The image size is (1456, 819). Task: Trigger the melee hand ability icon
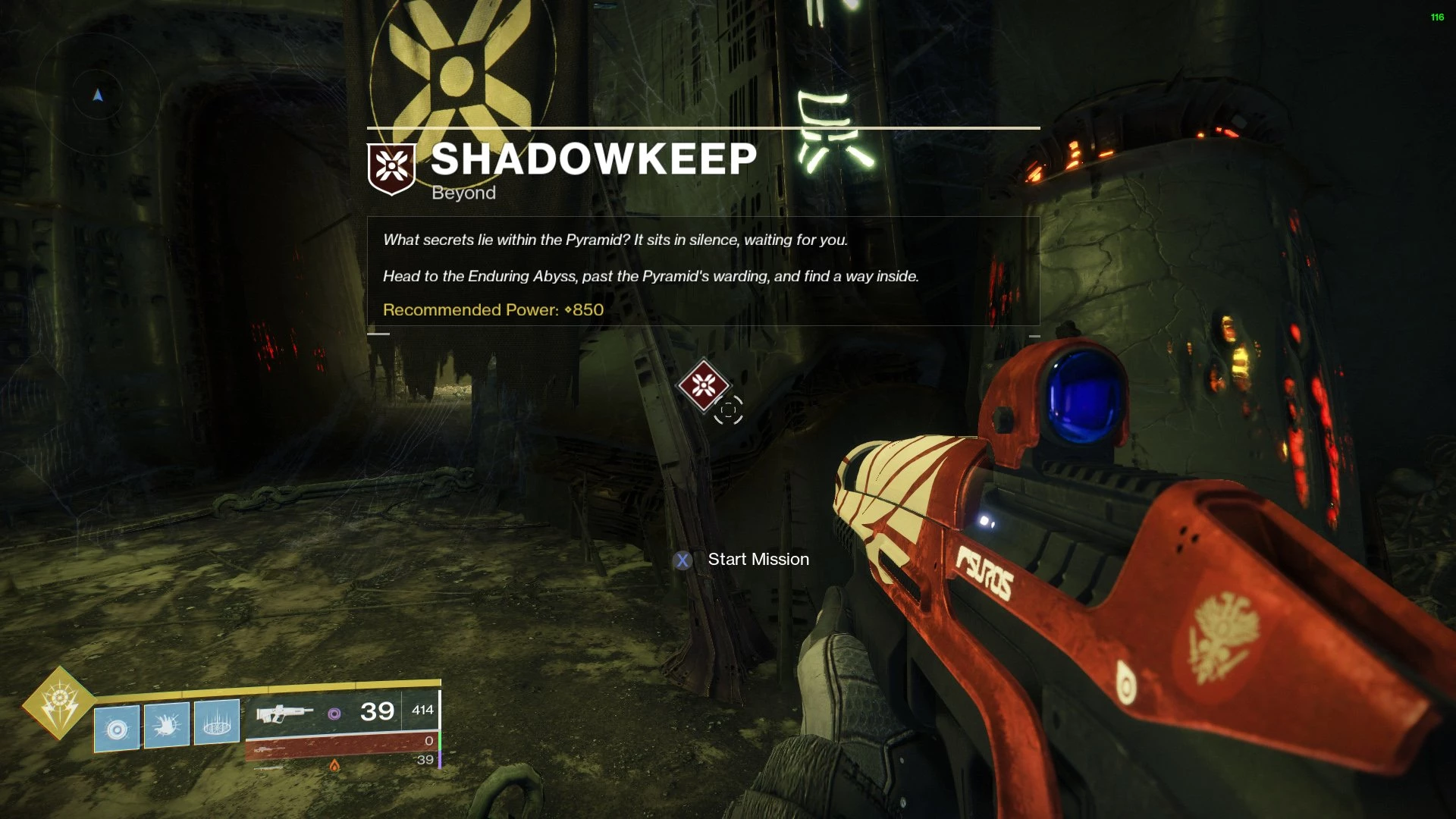167,726
